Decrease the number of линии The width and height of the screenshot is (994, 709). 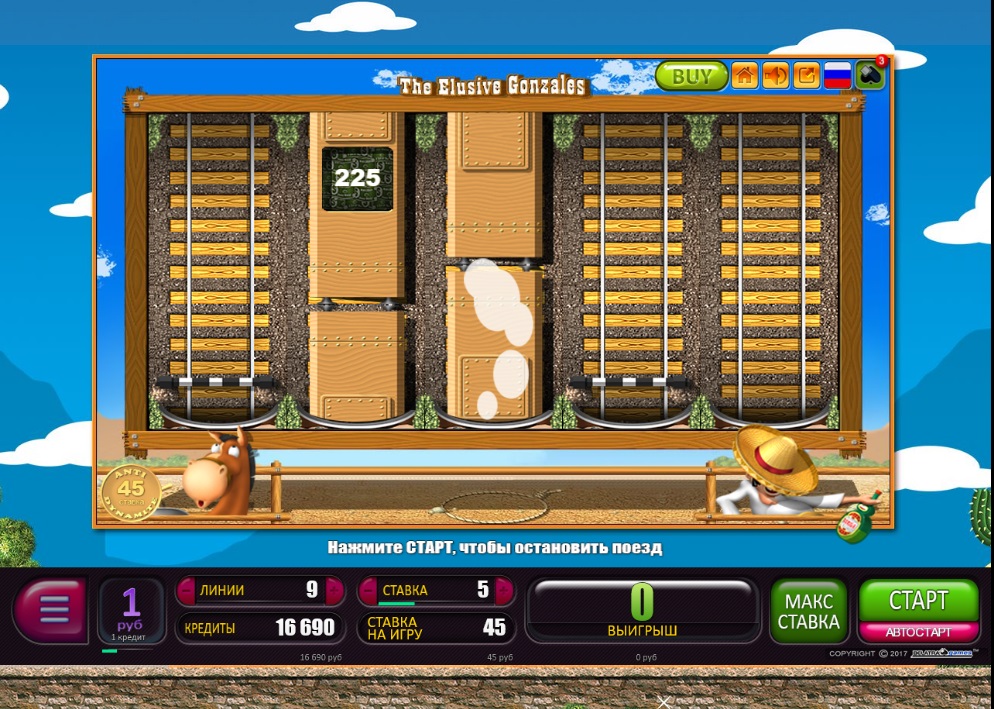(x=186, y=590)
